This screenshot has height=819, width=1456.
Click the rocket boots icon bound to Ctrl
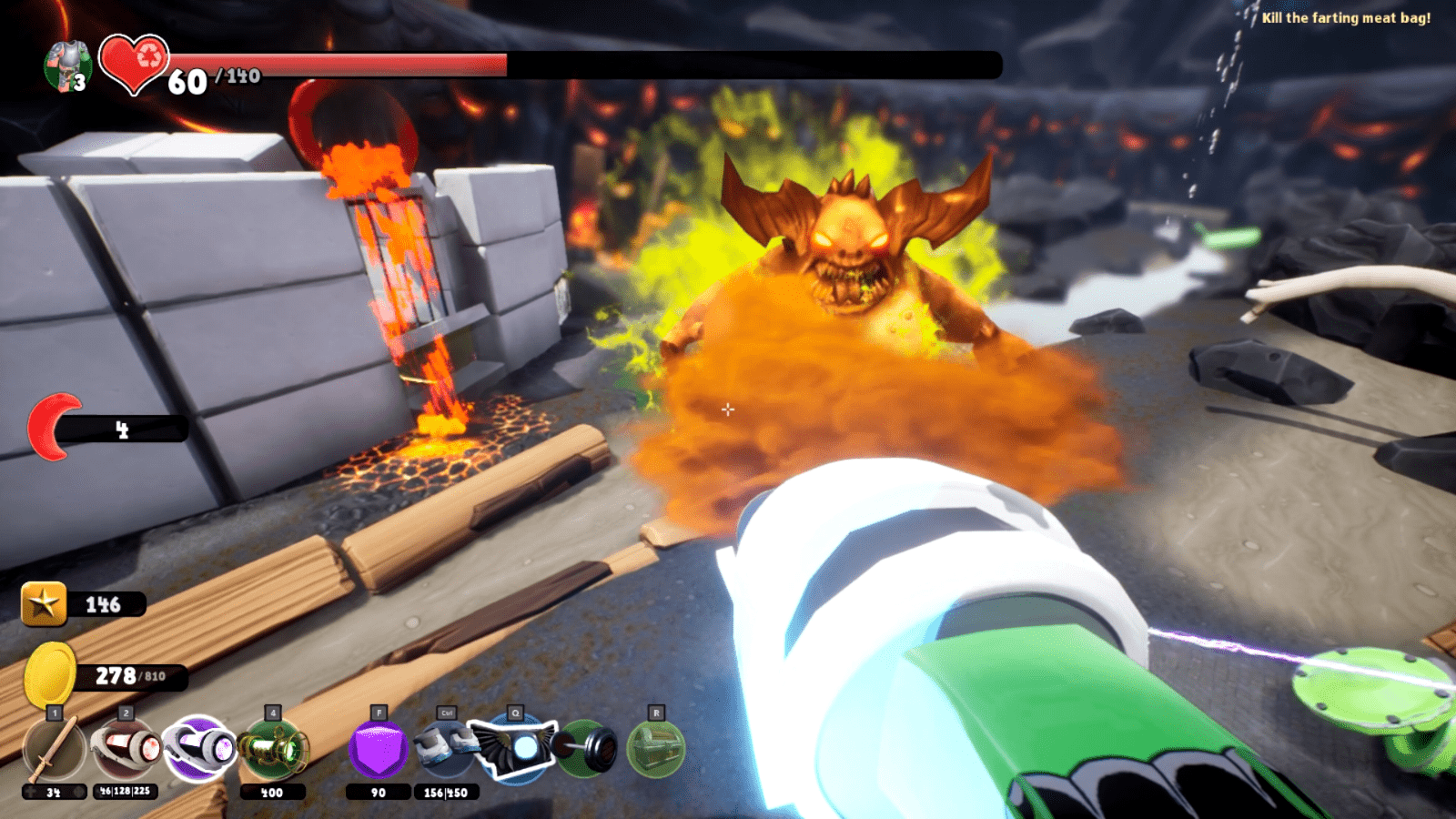[x=443, y=748]
